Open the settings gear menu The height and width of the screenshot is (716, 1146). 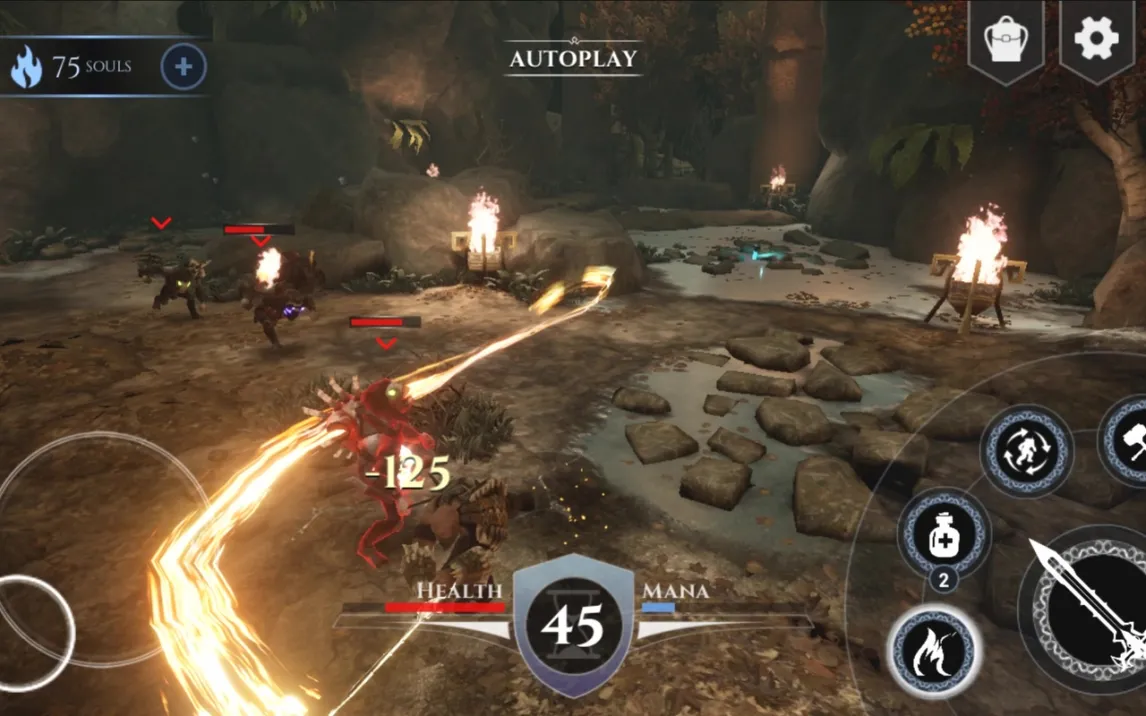1096,38
